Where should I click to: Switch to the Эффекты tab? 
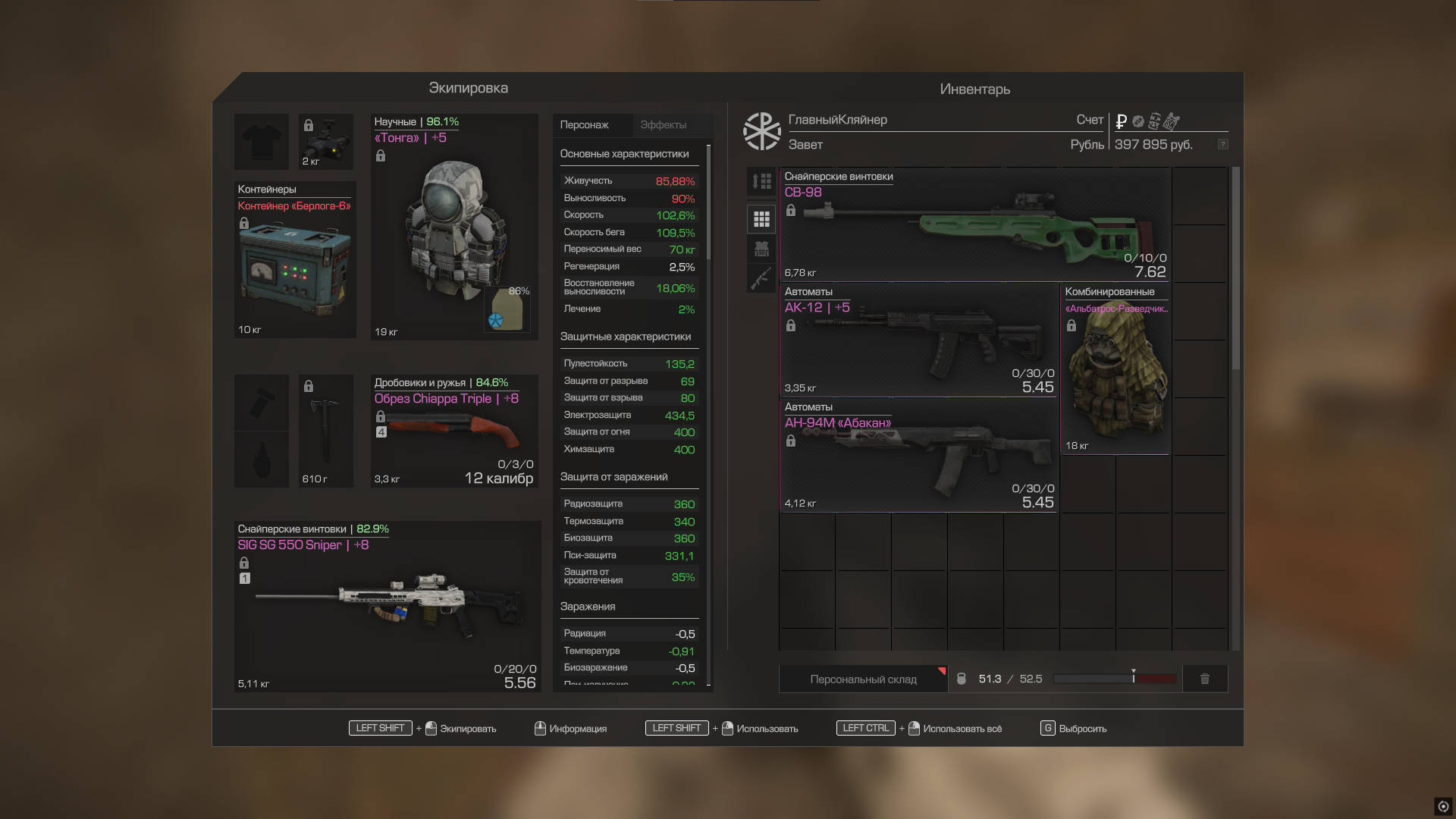[663, 125]
